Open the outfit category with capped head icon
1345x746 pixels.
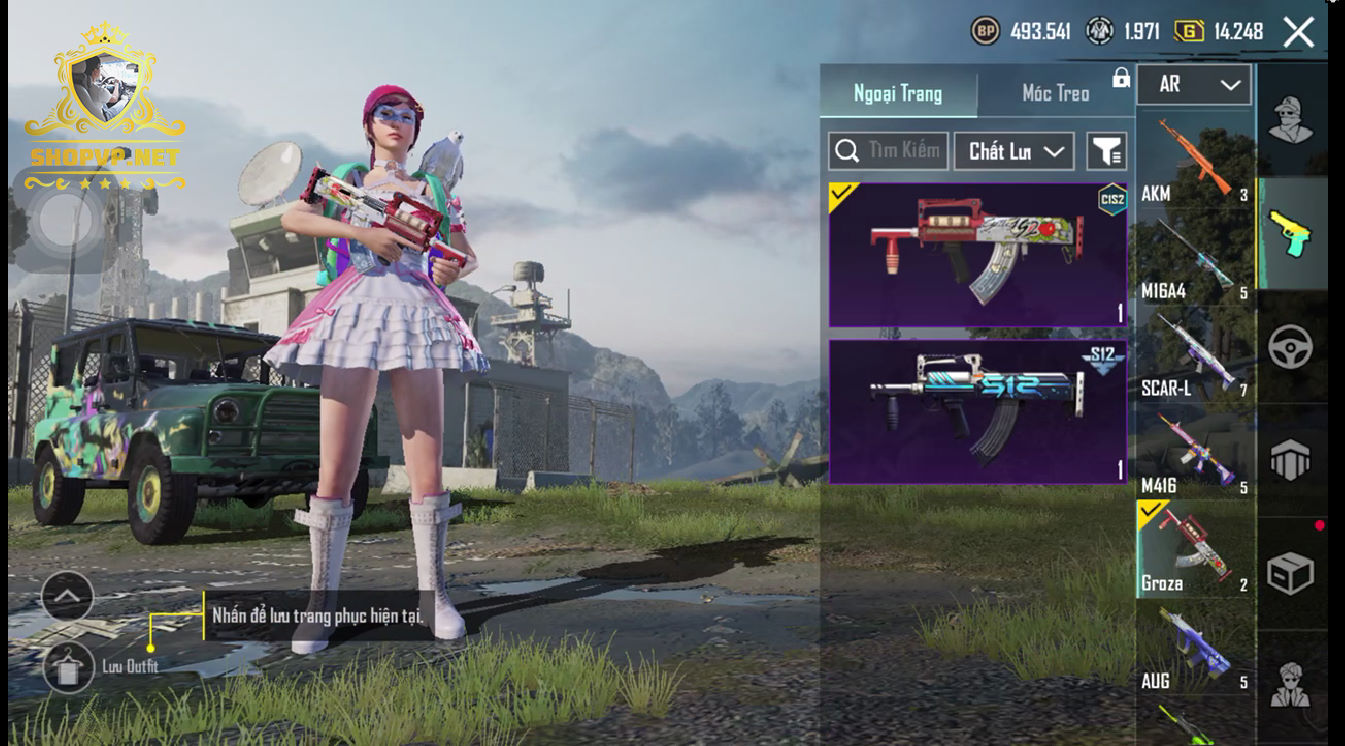click(x=1291, y=120)
